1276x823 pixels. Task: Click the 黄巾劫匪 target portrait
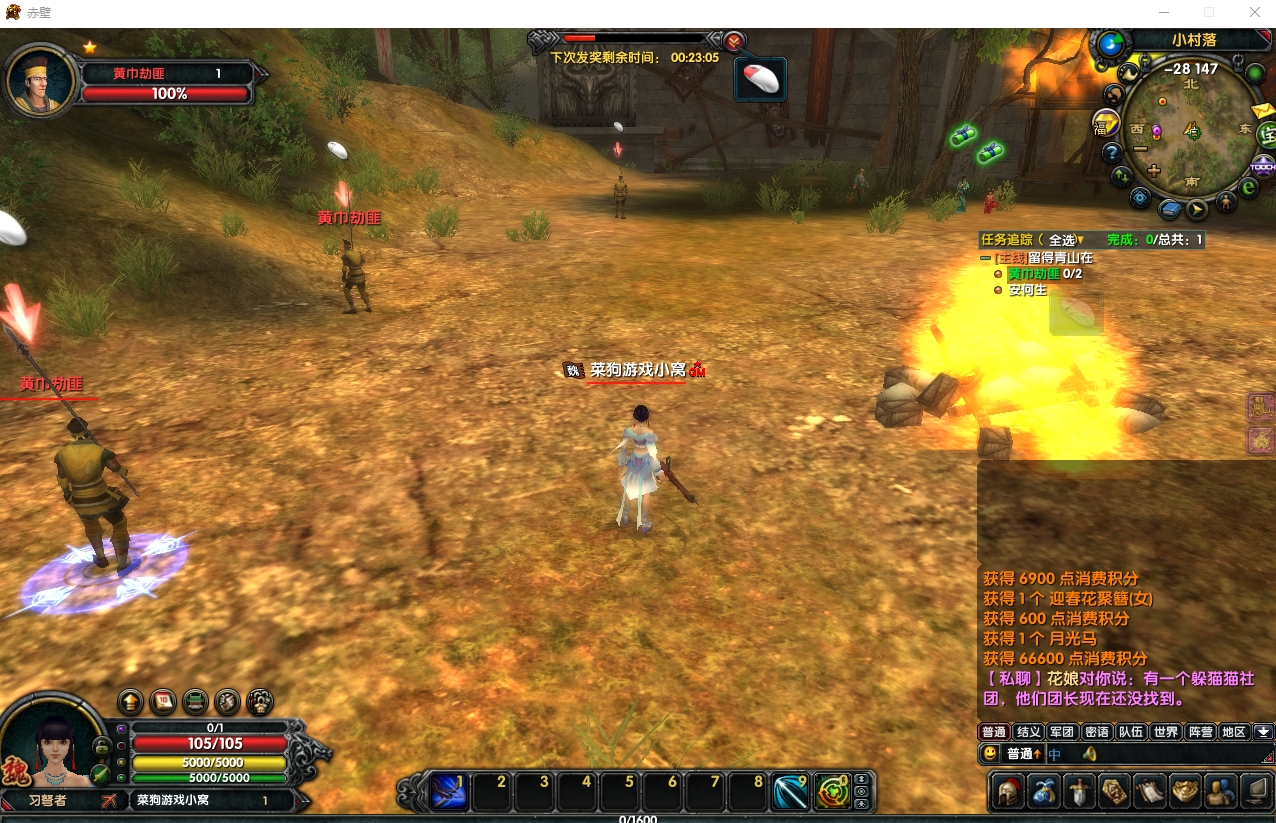coord(41,82)
